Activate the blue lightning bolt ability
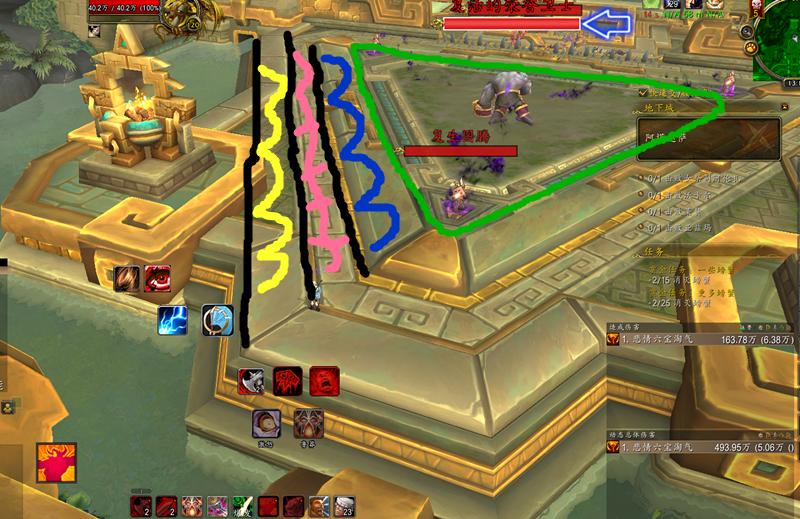 171,320
